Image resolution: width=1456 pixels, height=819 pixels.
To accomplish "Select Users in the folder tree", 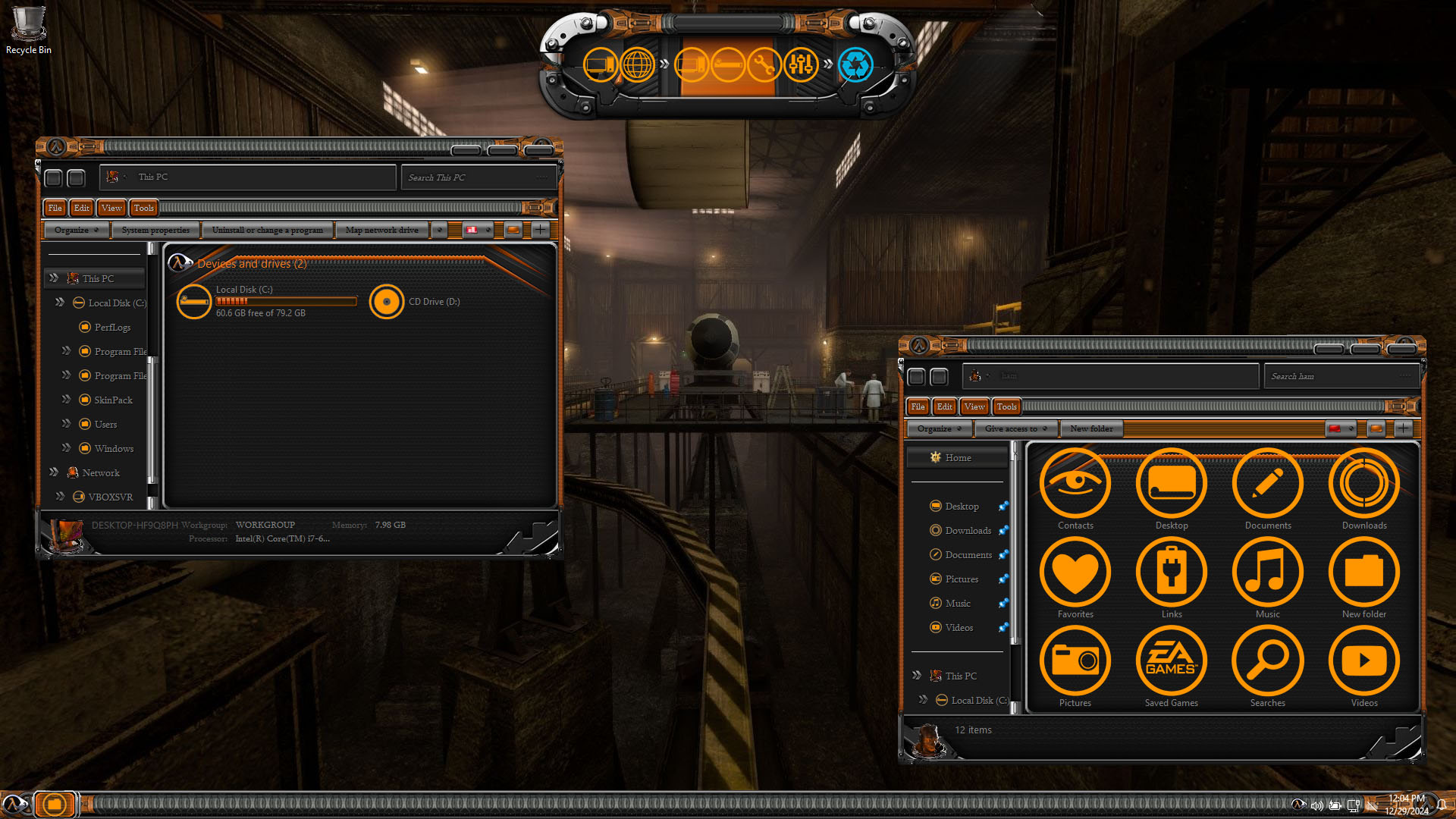I will [x=105, y=424].
